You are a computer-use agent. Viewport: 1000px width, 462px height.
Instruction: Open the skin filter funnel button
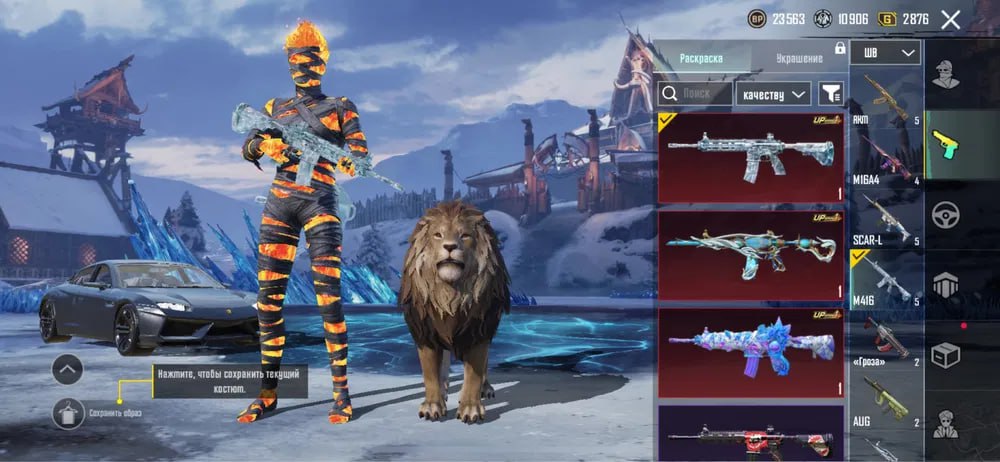pyautogui.click(x=831, y=94)
